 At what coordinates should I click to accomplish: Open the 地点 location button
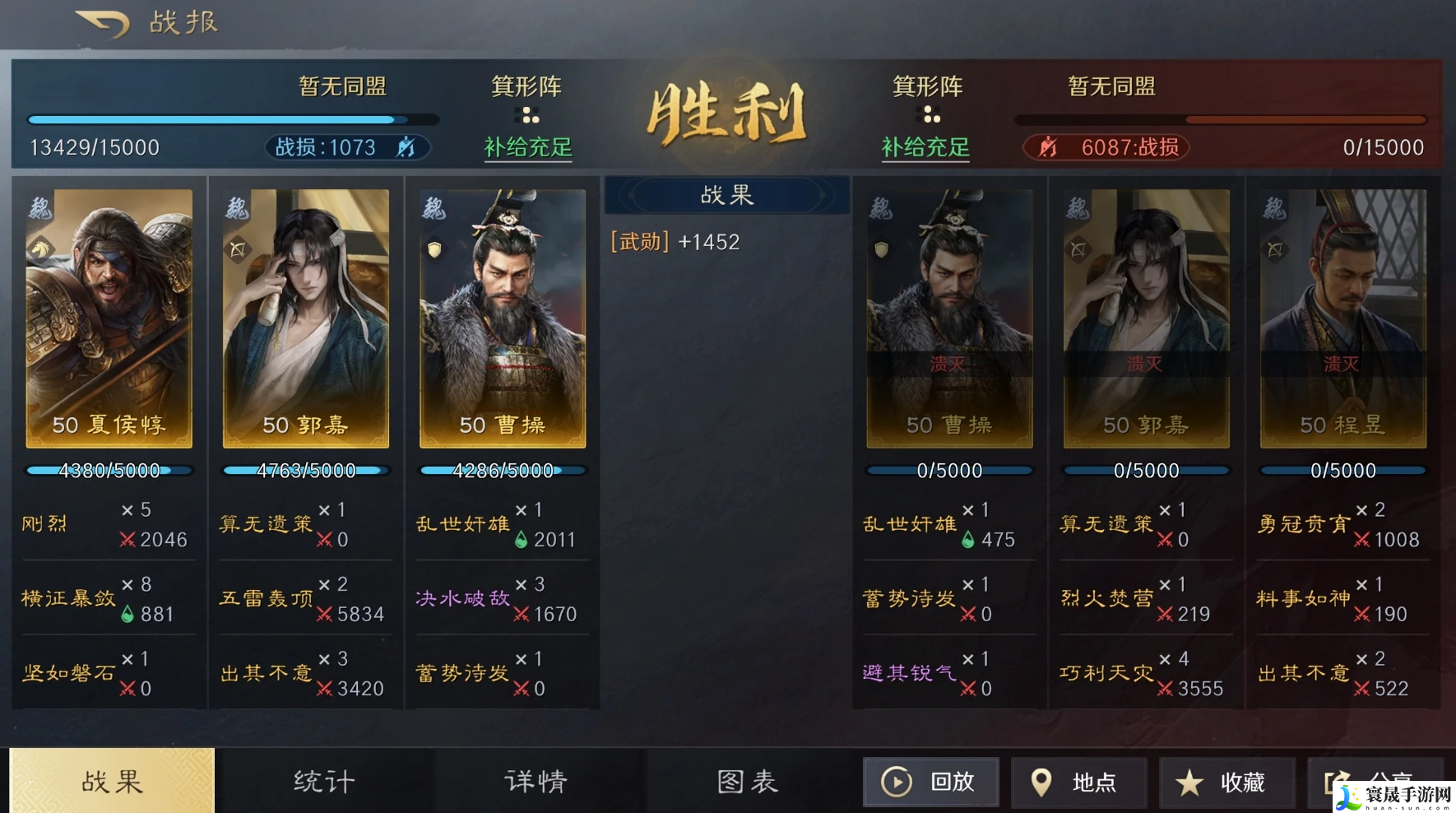click(1078, 782)
